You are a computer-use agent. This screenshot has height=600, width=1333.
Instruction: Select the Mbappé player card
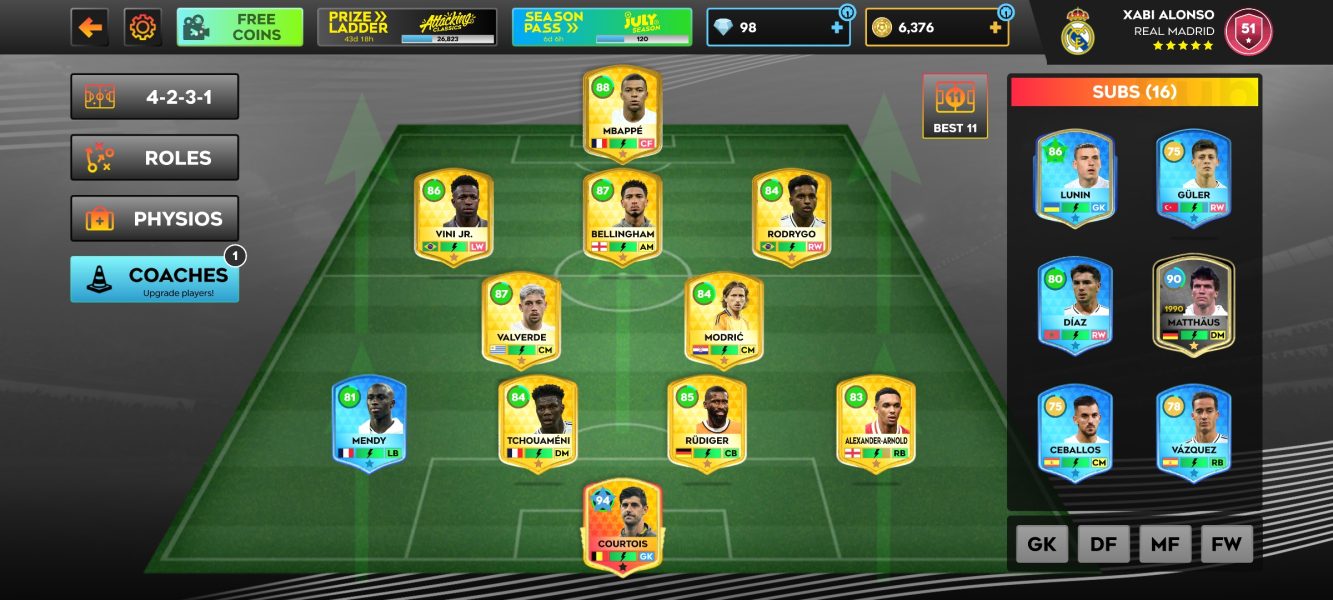point(622,112)
